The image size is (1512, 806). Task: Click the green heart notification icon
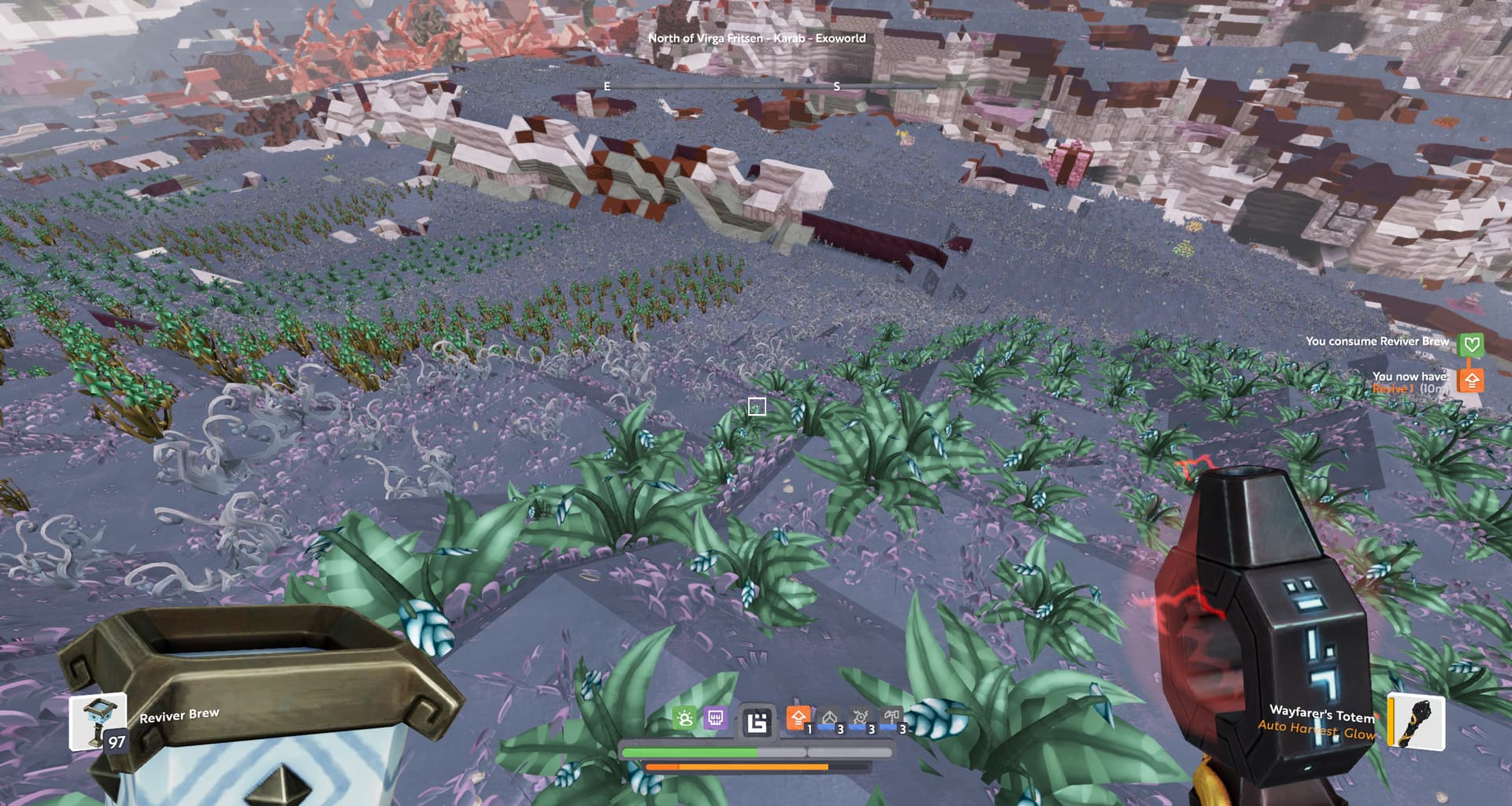[x=1470, y=343]
